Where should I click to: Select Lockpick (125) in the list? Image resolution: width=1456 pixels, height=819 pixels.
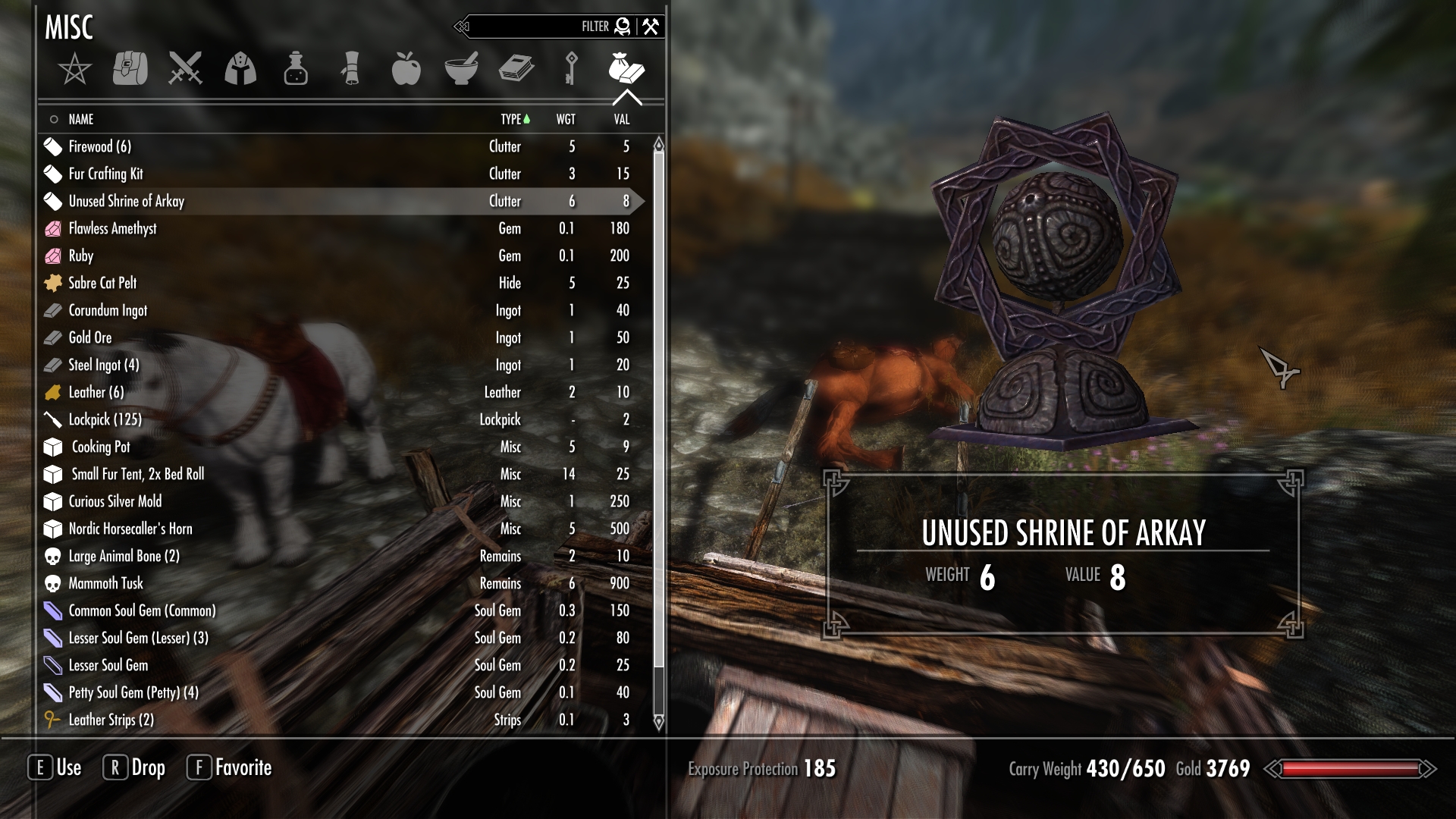coord(105,419)
